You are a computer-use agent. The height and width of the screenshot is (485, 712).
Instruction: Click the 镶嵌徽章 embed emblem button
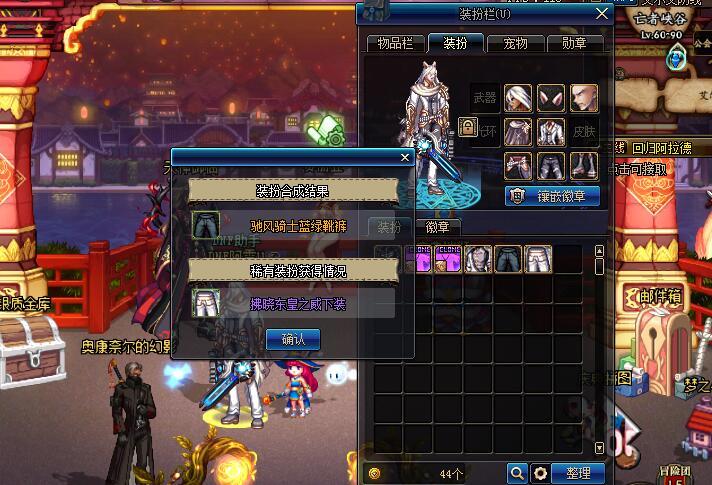[552, 196]
